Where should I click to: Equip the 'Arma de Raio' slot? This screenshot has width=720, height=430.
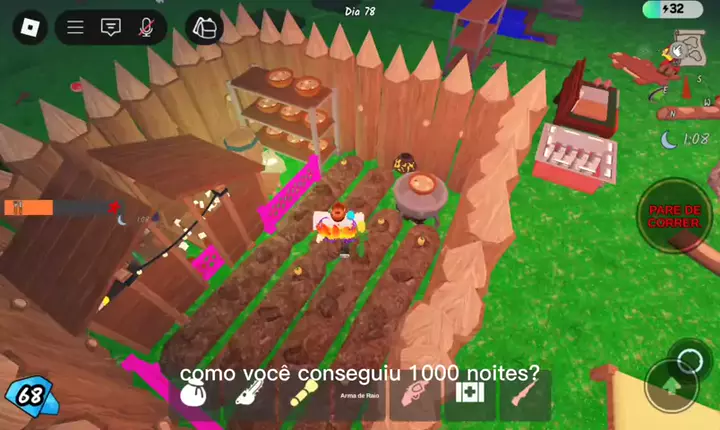(x=358, y=397)
